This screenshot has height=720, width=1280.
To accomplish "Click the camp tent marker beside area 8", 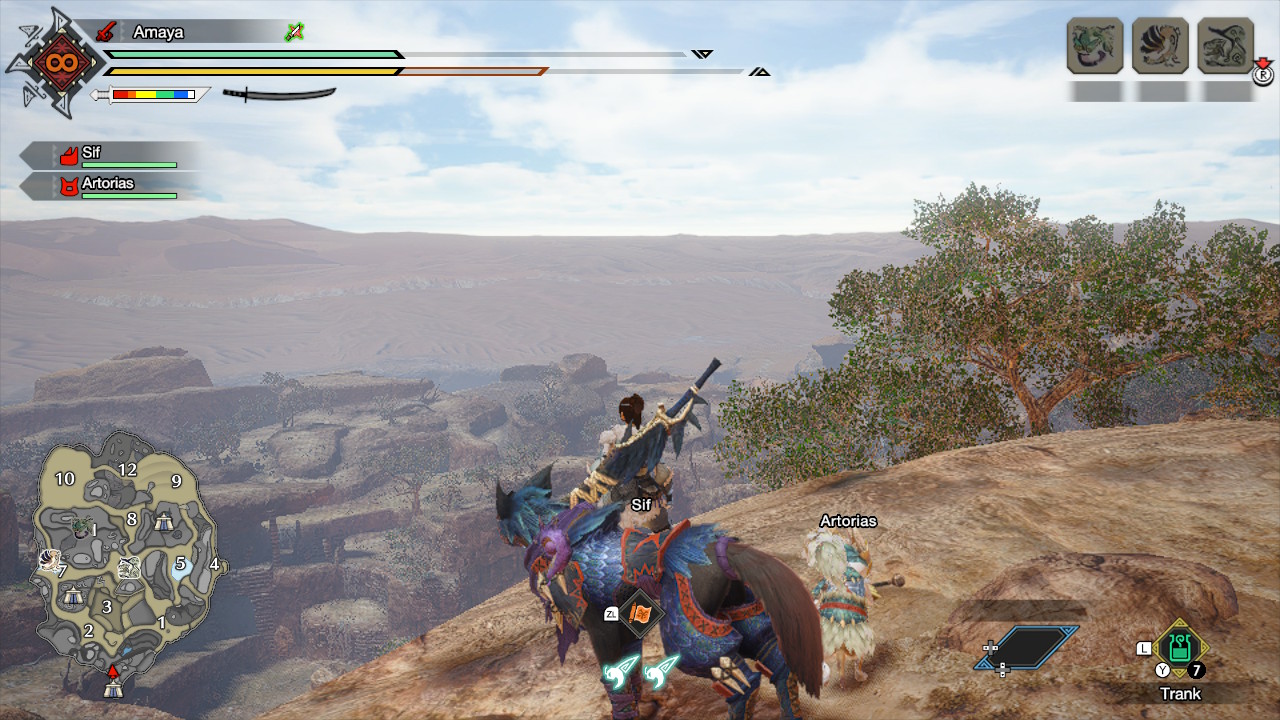I will tap(165, 521).
